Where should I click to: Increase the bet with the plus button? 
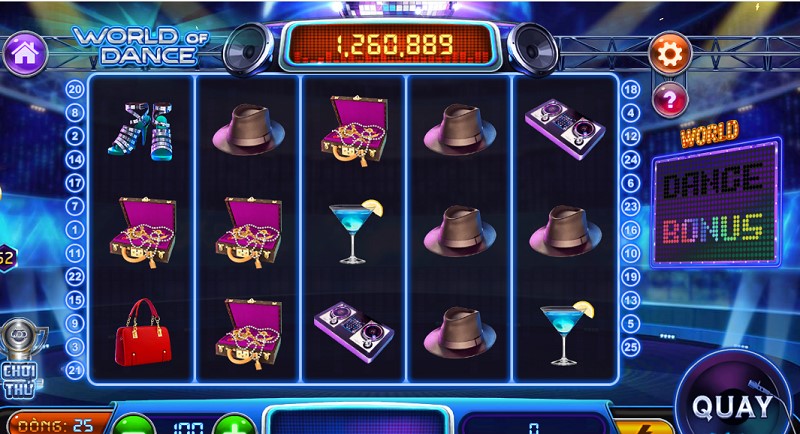[x=234, y=426]
